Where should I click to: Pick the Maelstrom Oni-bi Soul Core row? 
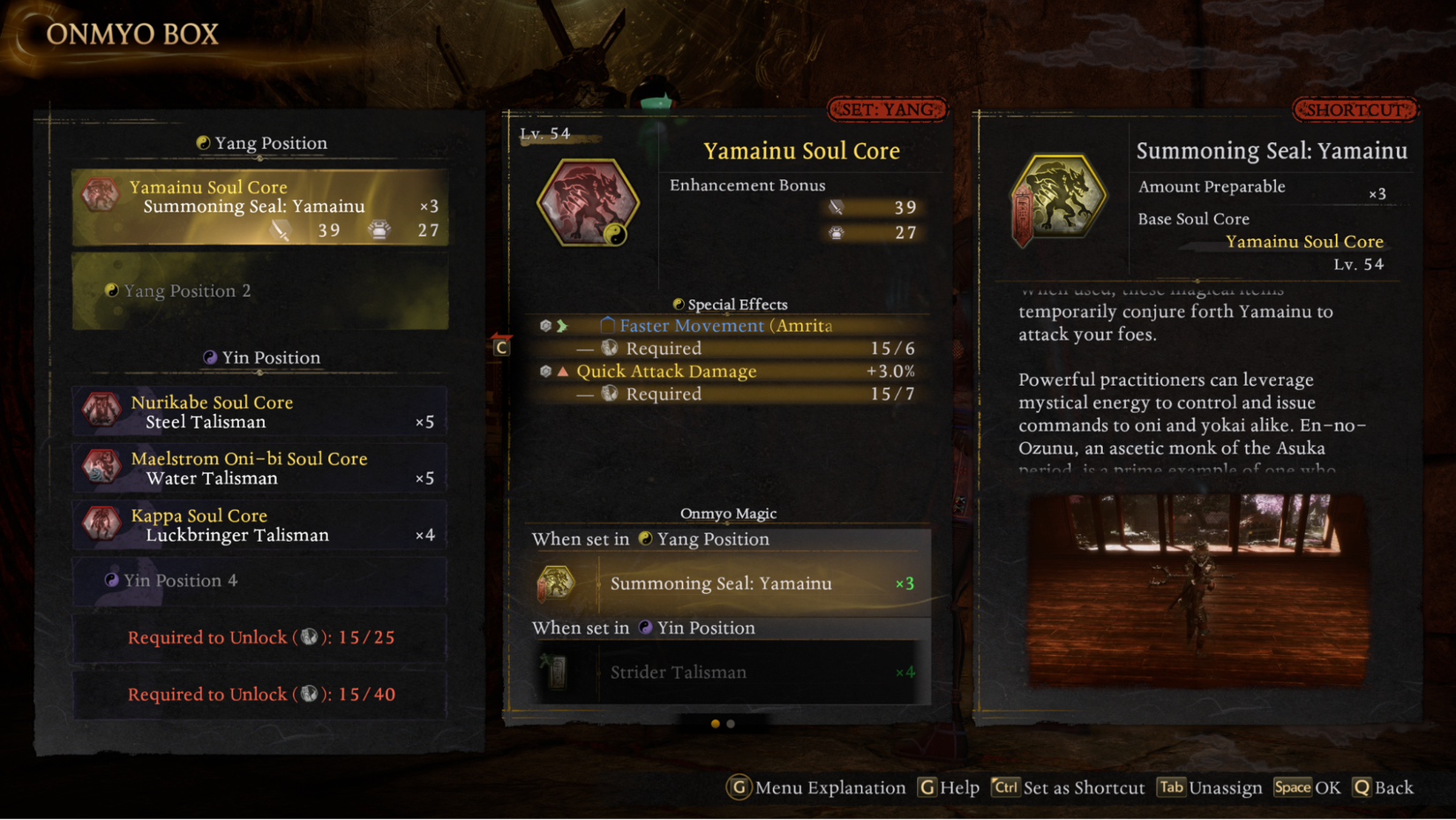[x=259, y=468]
